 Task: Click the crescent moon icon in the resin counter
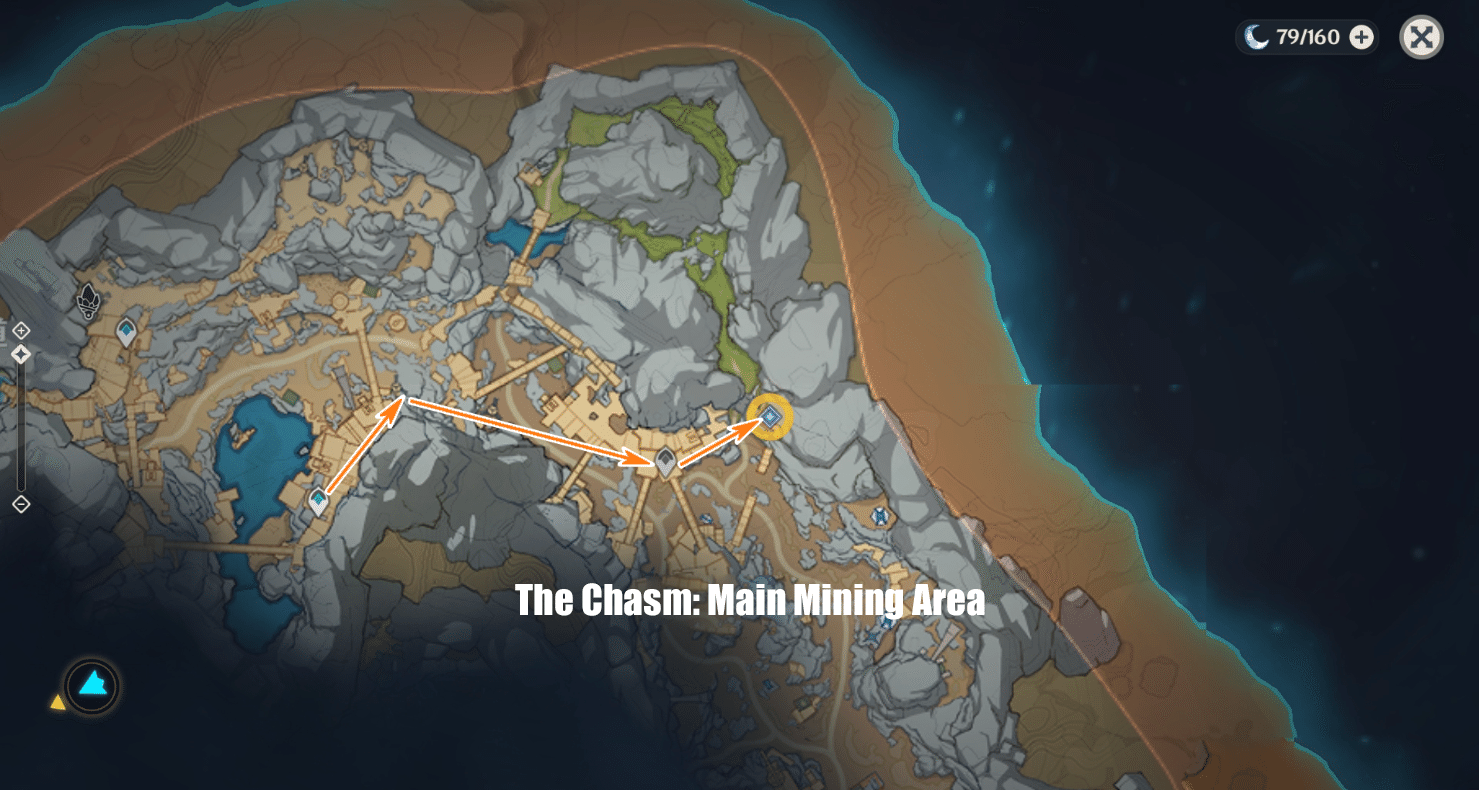click(1254, 36)
